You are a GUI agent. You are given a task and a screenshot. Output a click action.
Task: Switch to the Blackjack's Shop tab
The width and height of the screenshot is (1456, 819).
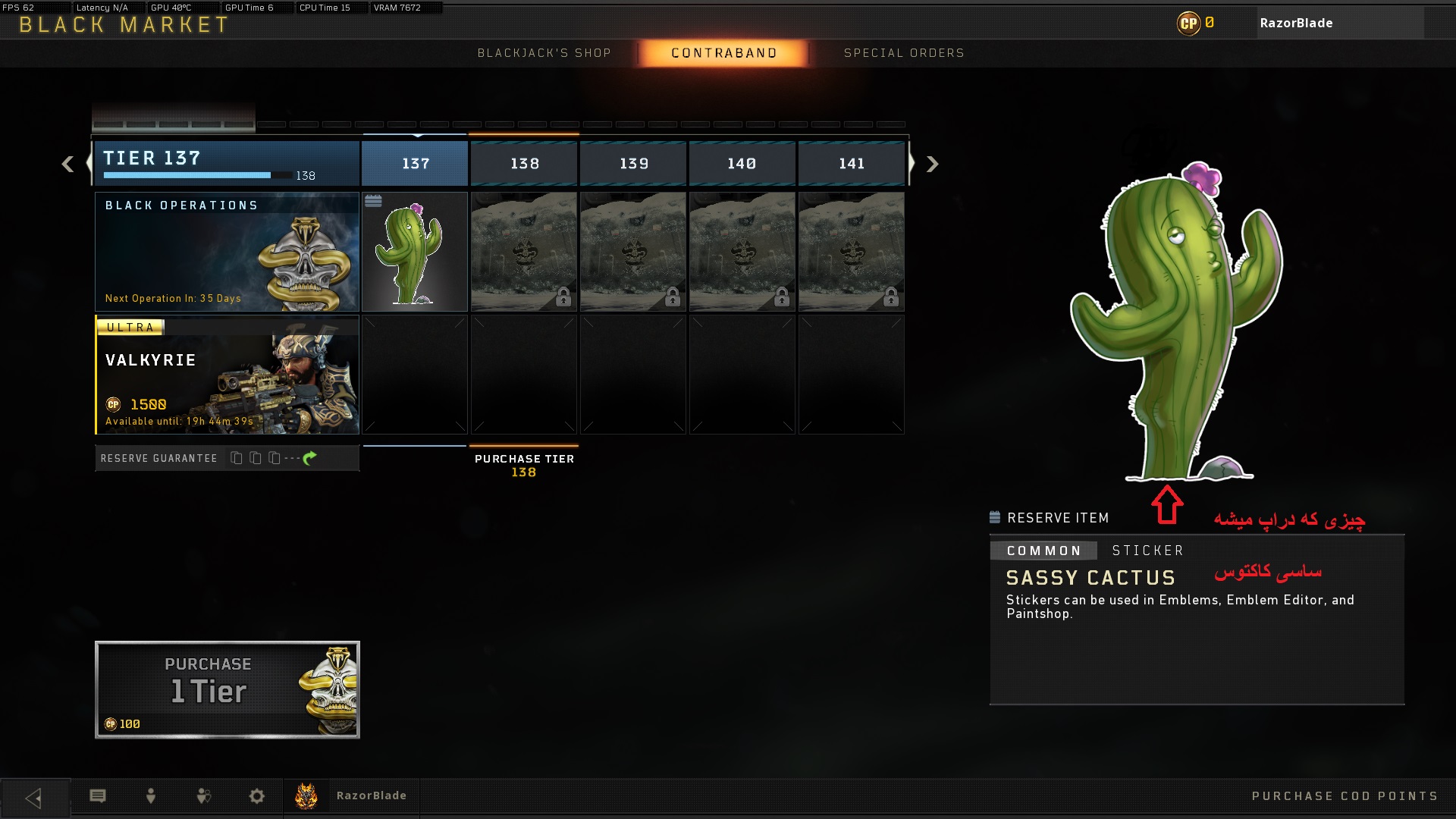[544, 53]
